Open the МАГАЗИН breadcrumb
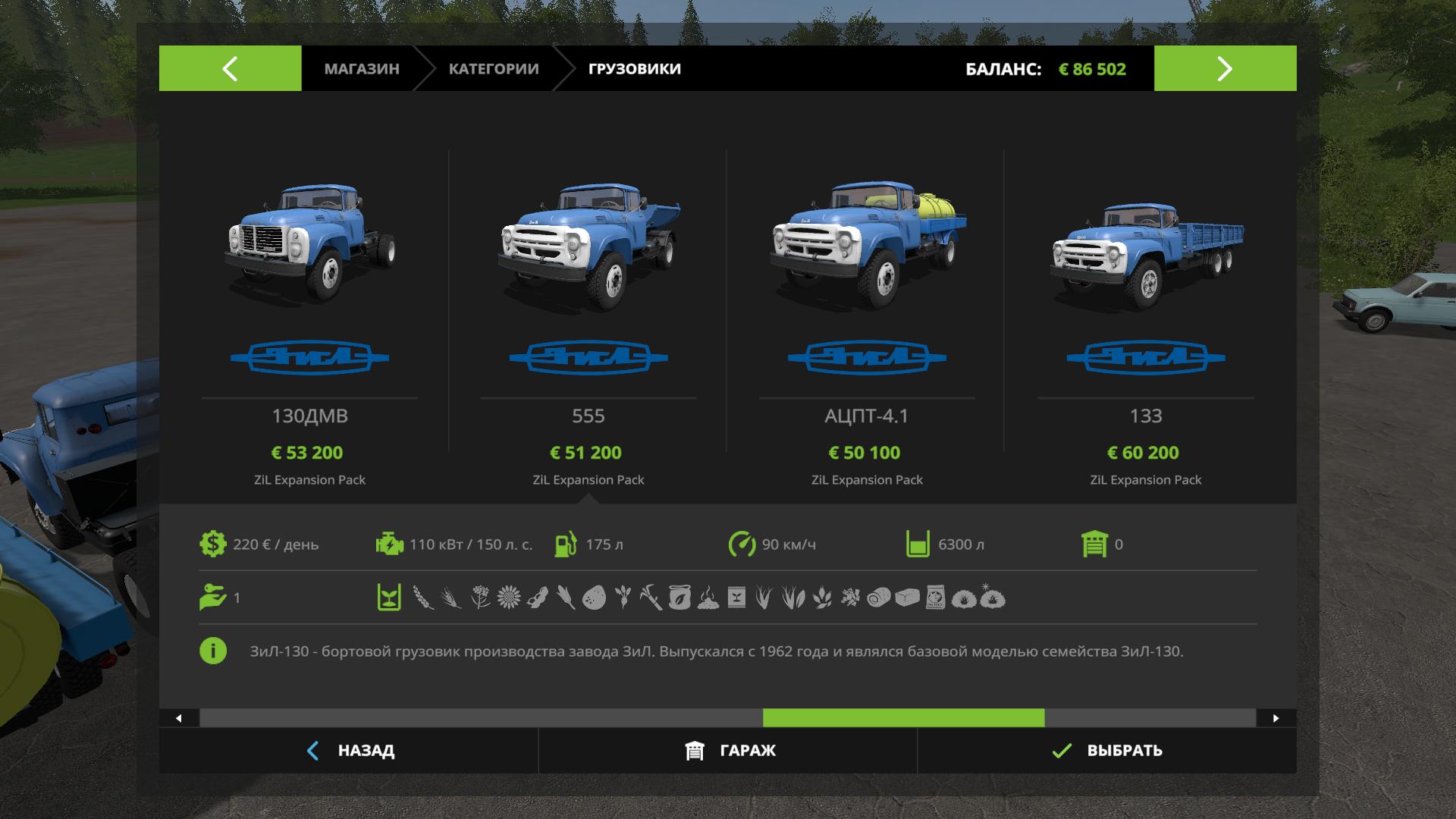Screen dimensions: 1456x819 (x=362, y=68)
